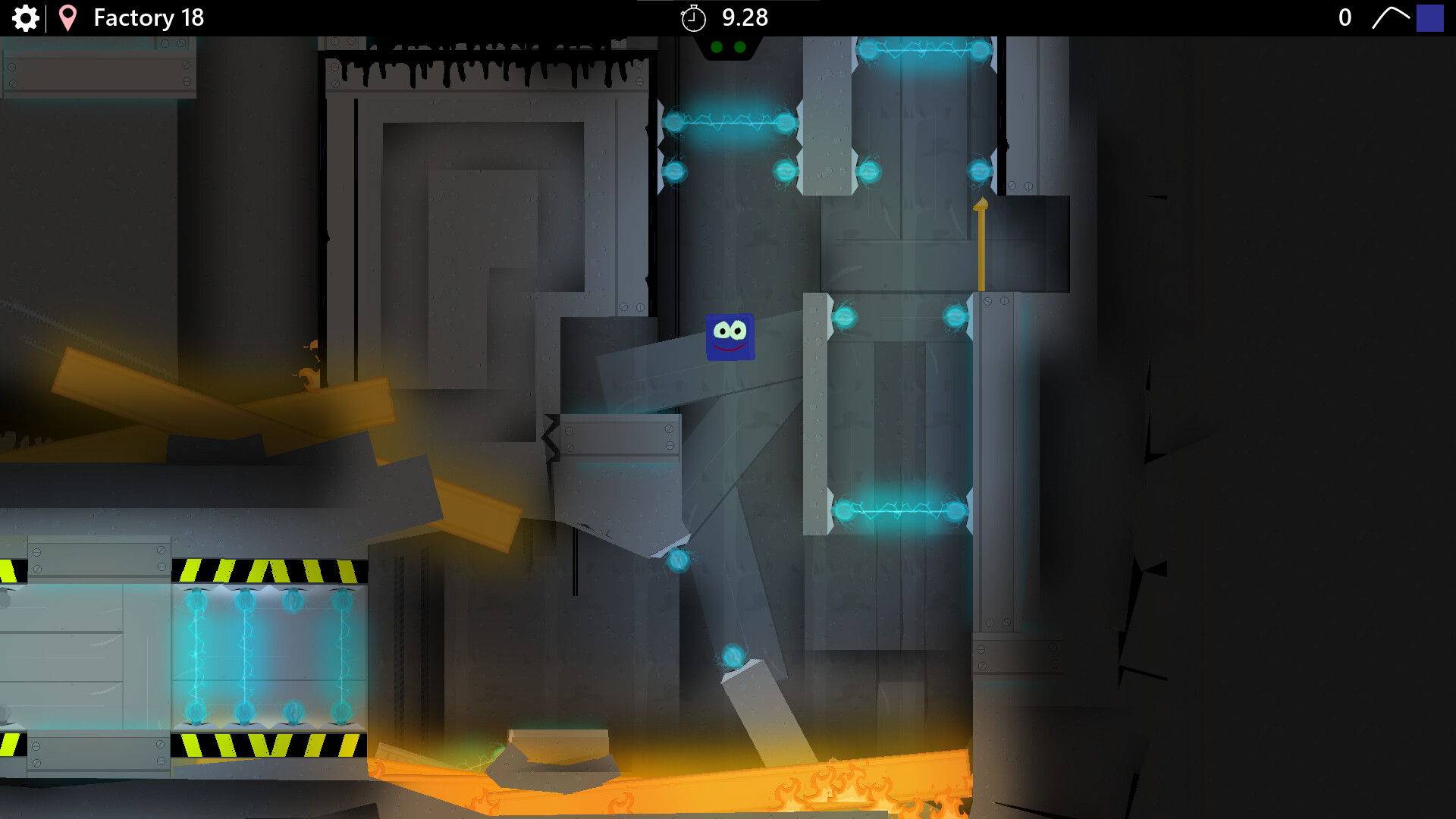1456x819 pixels.
Task: Open the timer reading 9.28
Action: 745,17
